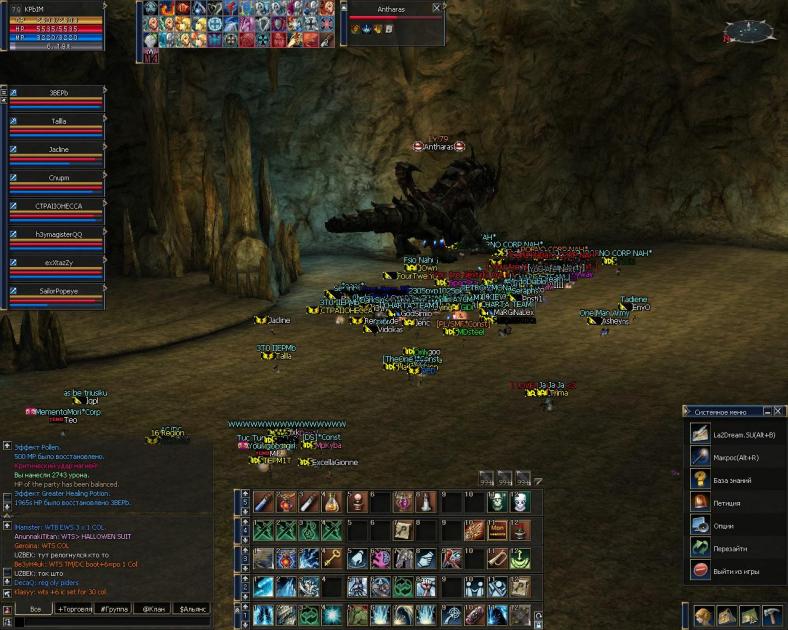The width and height of the screenshot is (788, 630).
Task: Switch to the #Группа chat tab
Action: pyautogui.click(x=116, y=608)
